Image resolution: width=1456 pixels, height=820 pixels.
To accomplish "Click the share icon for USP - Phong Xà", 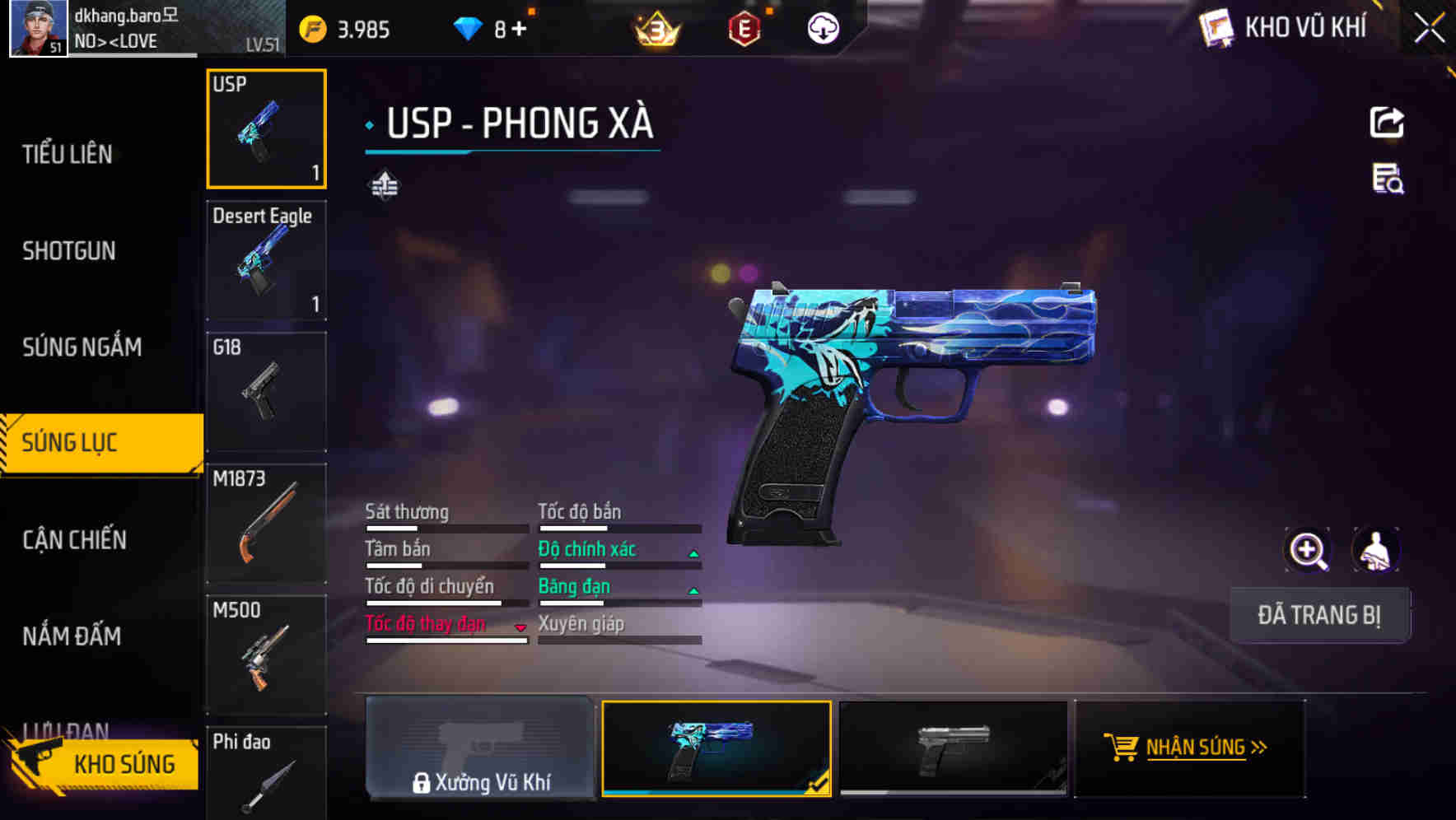I will click(1388, 122).
